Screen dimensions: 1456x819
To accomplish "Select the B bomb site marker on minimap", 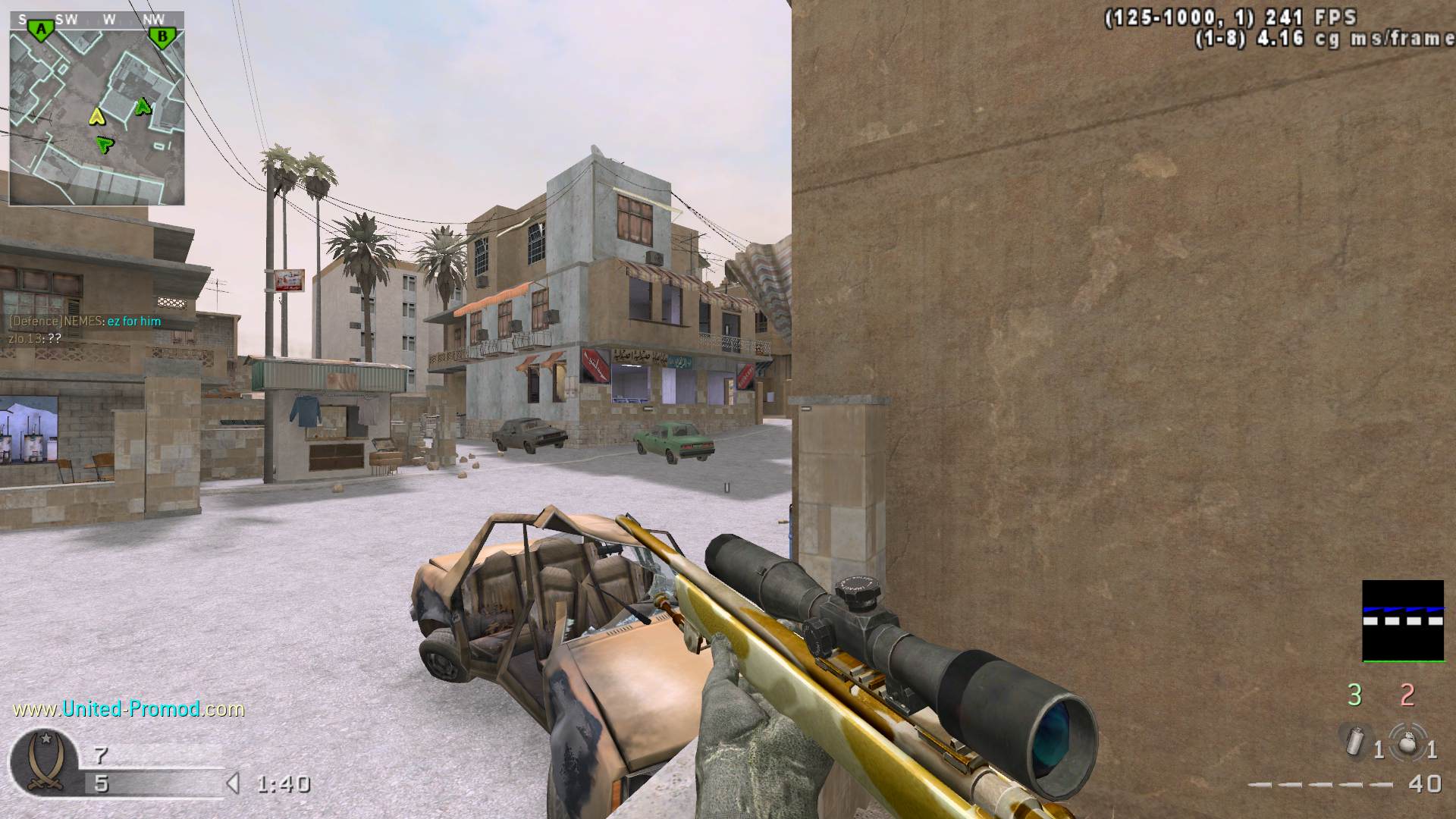I will [x=162, y=36].
